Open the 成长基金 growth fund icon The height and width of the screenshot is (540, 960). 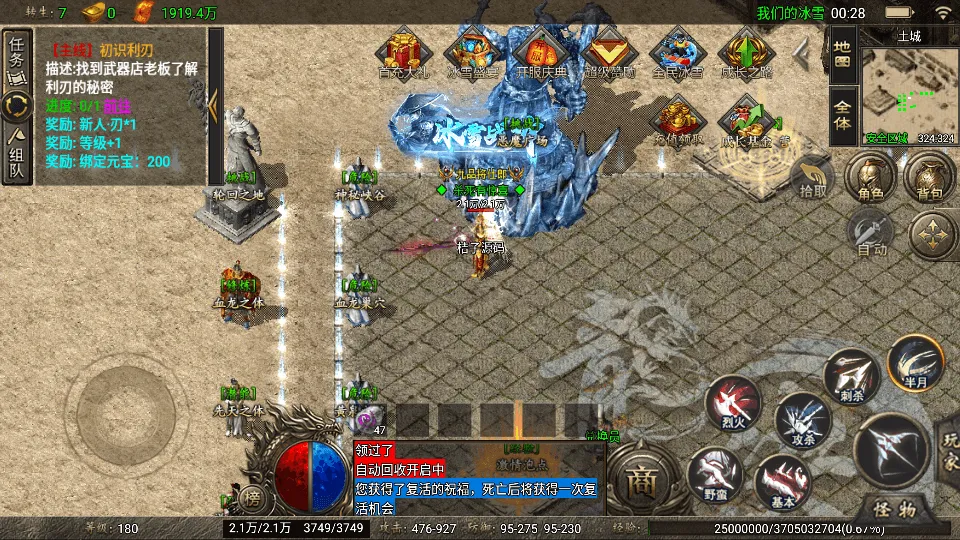[749, 122]
